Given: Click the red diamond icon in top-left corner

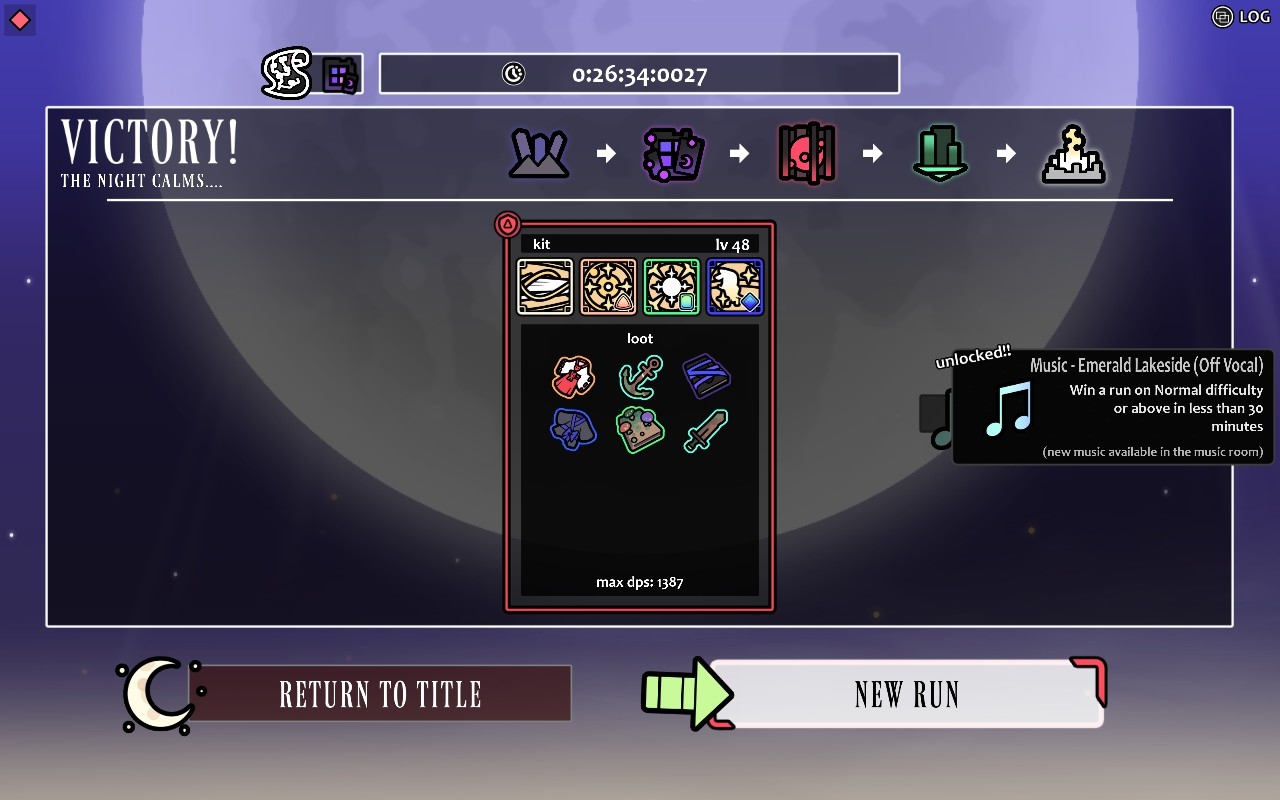Looking at the screenshot, I should click(x=20, y=19).
